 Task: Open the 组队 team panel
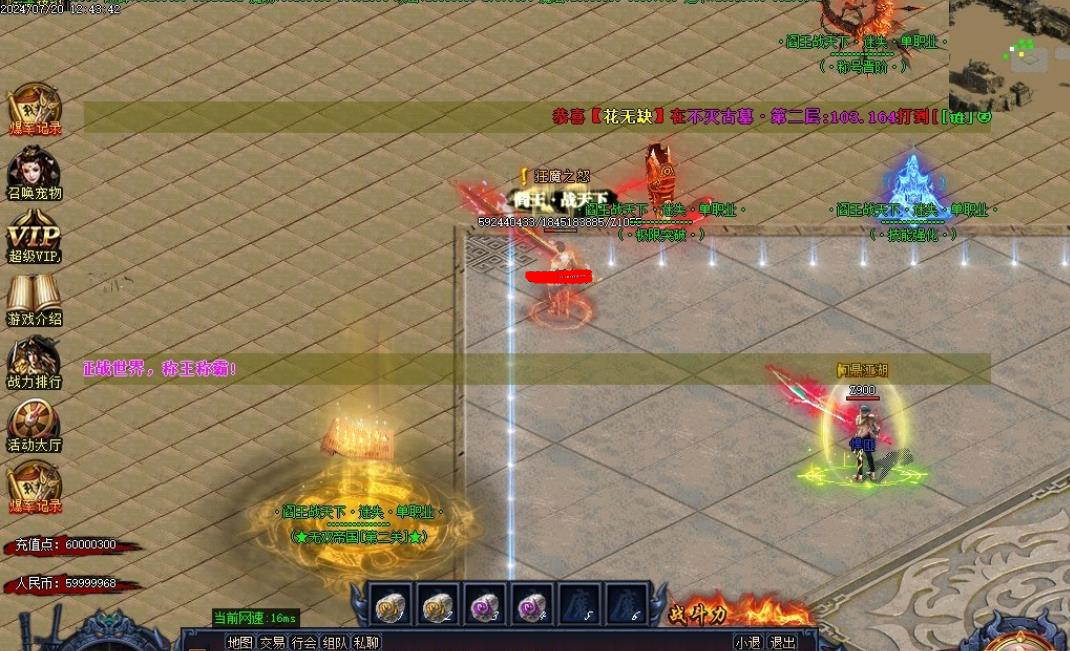tap(335, 643)
